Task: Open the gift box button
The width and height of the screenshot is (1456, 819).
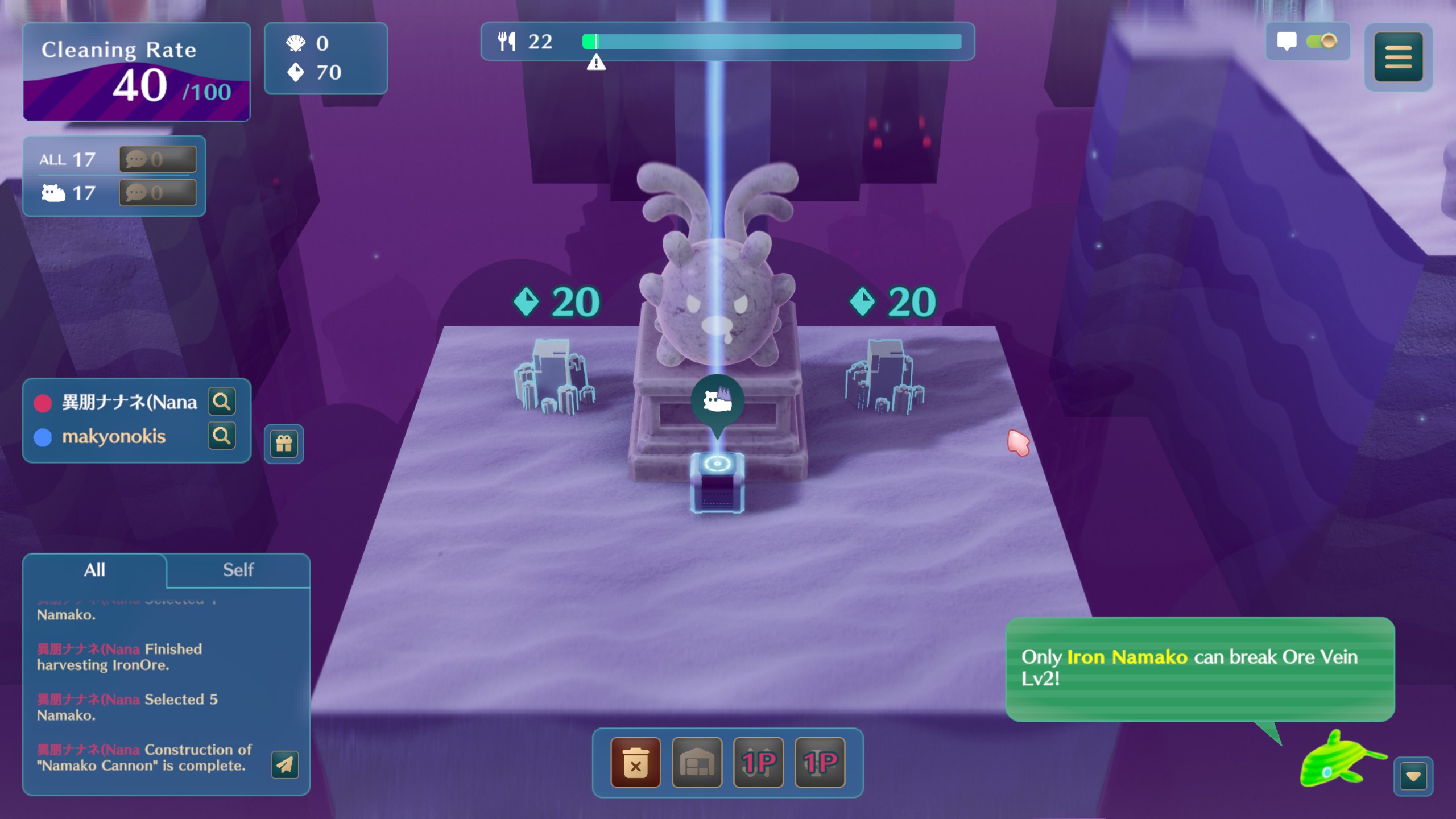Action: 284,444
